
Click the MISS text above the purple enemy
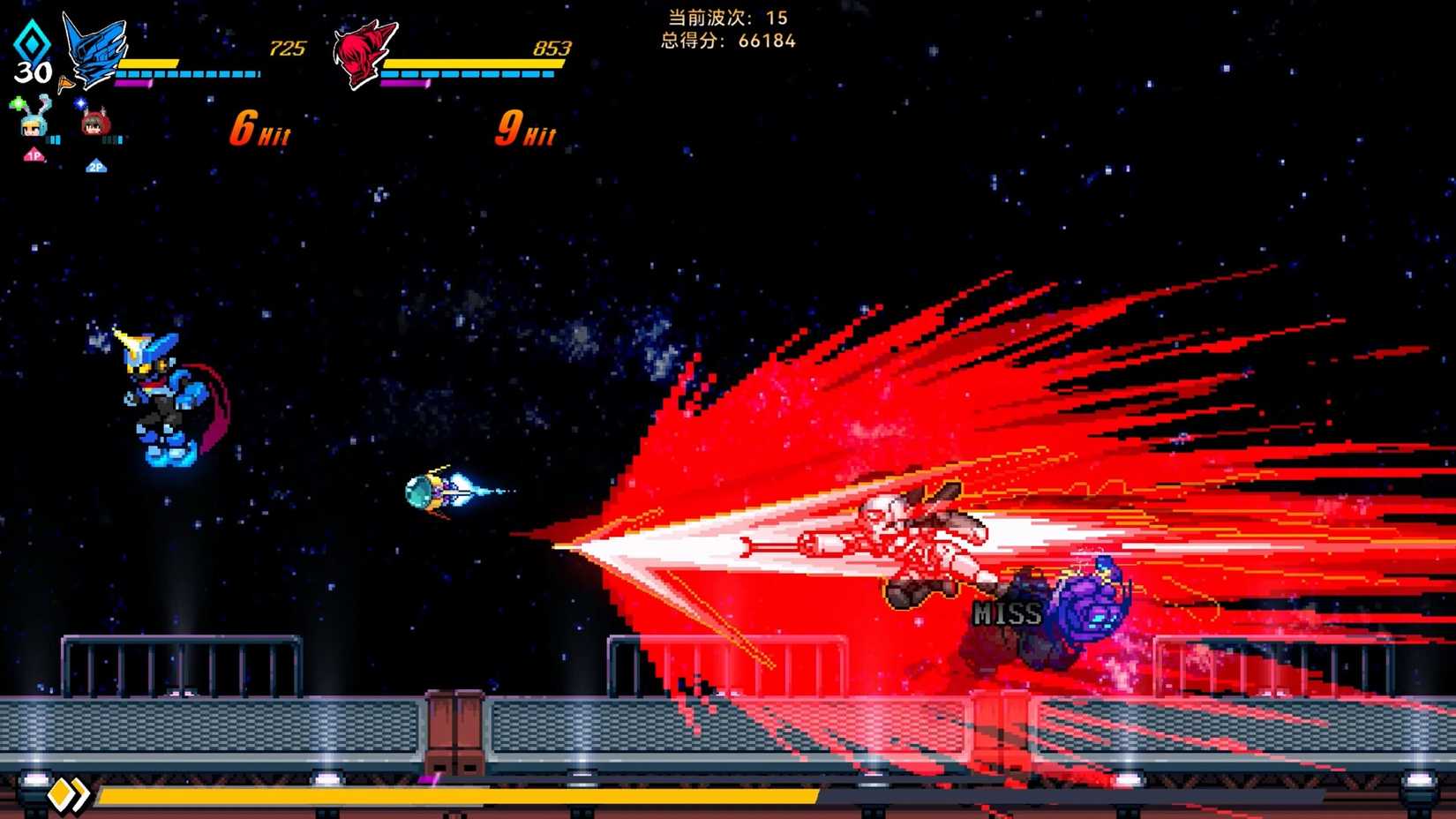[1007, 613]
